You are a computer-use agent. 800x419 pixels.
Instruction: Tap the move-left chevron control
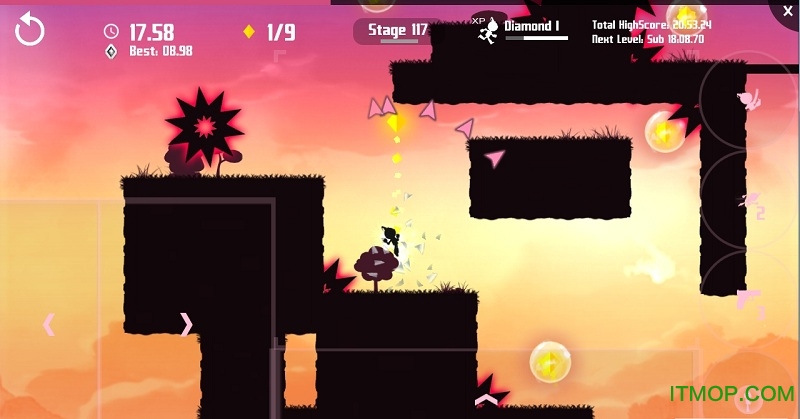coord(48,324)
